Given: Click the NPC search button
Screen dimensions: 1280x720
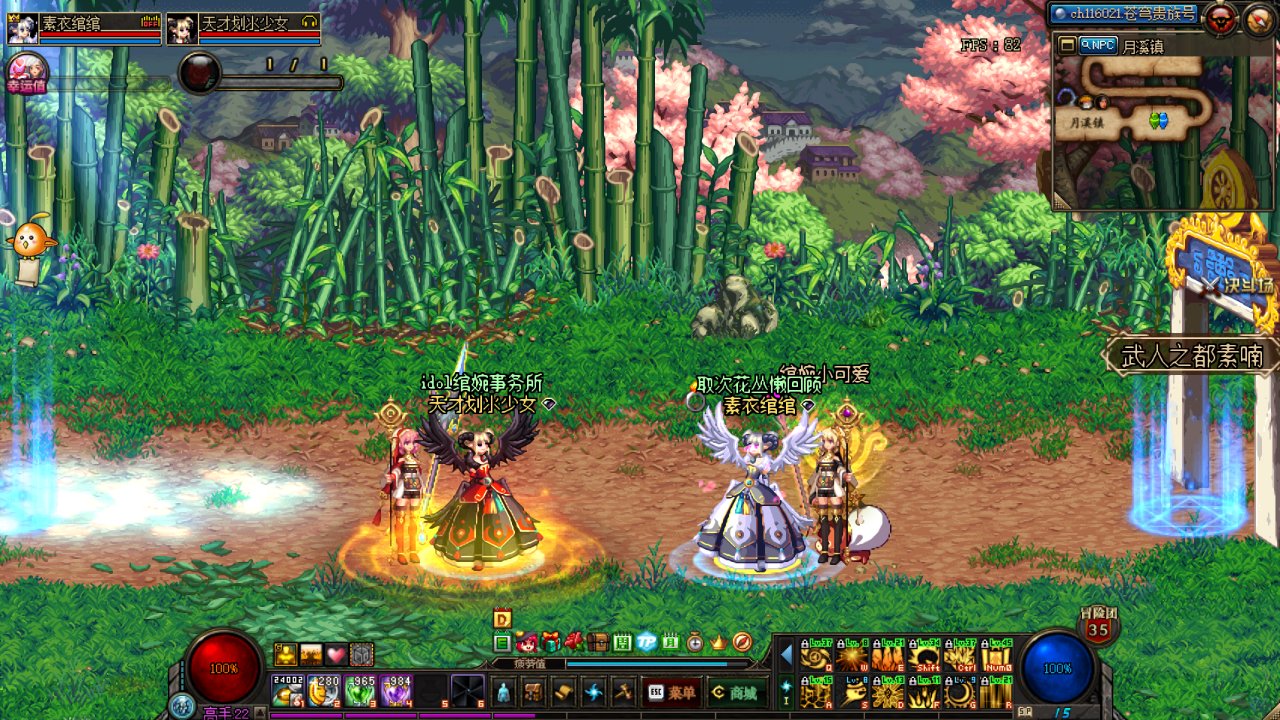Looking at the screenshot, I should 1097,45.
